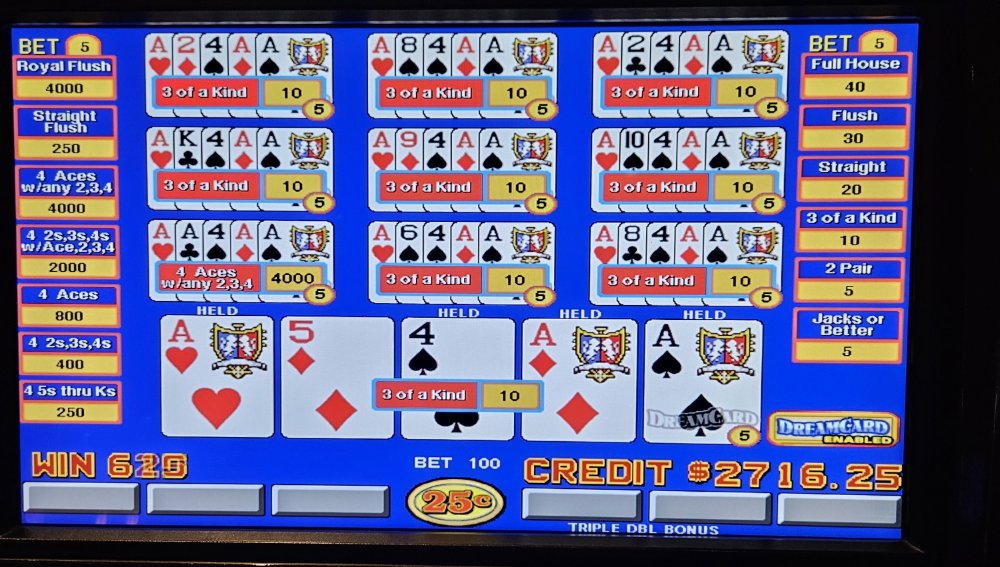Viewport: 1000px width, 567px height.
Task: Change the 25¢ denomination
Action: (455, 501)
